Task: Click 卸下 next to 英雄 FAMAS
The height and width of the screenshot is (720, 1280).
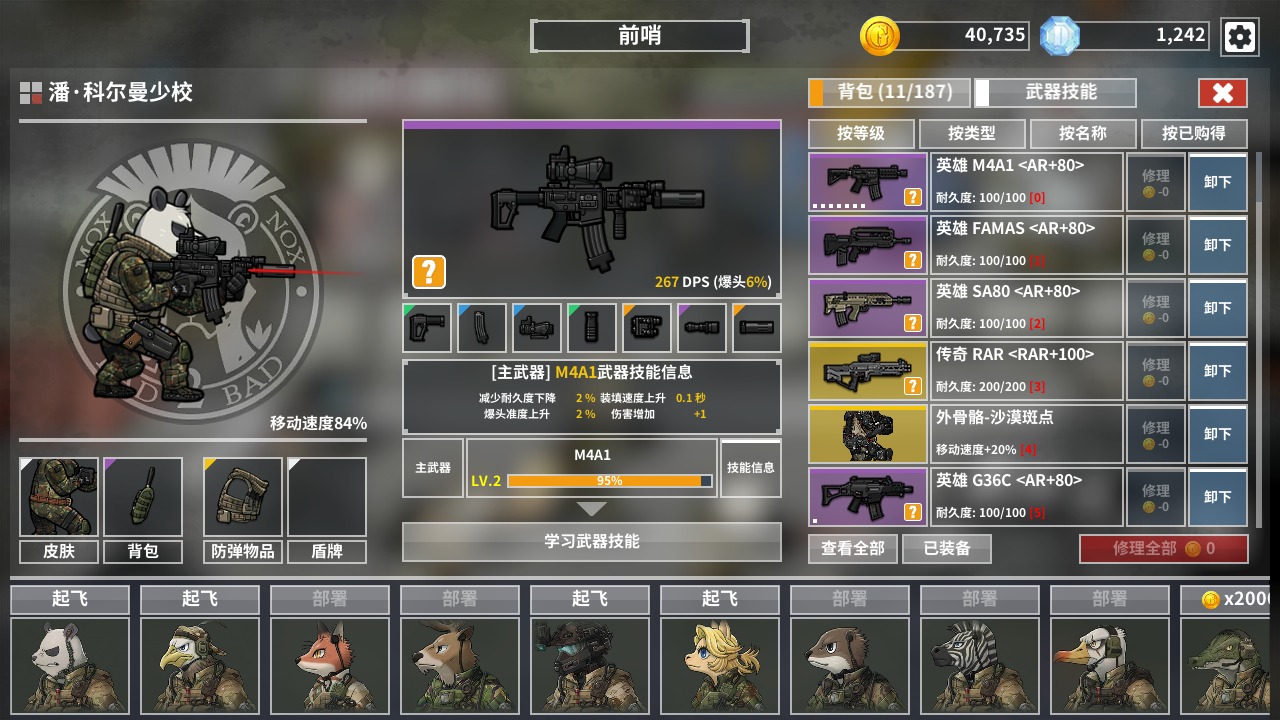Action: tap(1217, 244)
